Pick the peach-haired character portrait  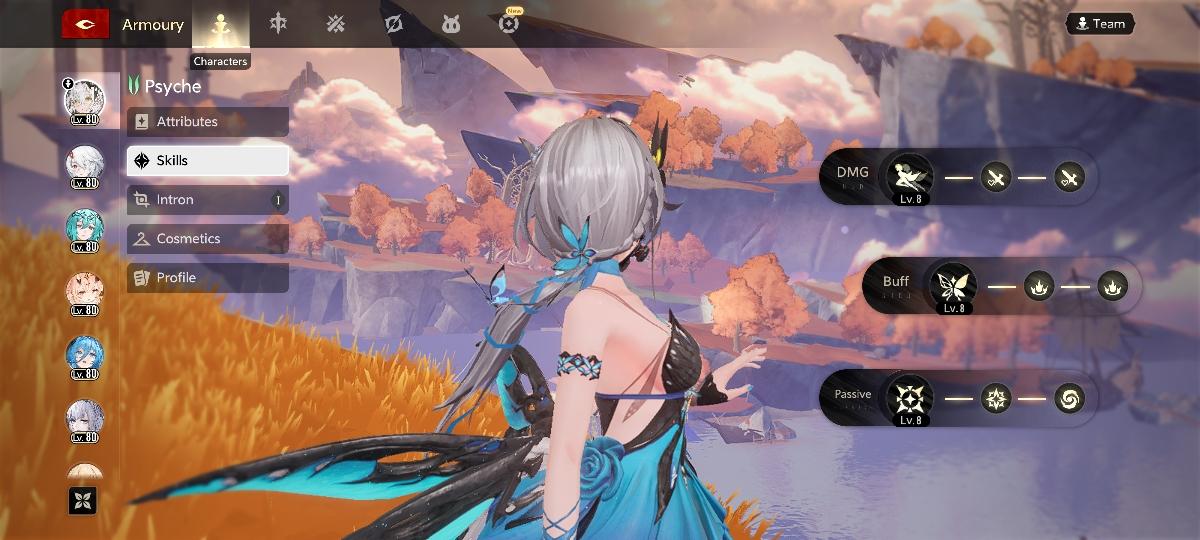(x=84, y=291)
